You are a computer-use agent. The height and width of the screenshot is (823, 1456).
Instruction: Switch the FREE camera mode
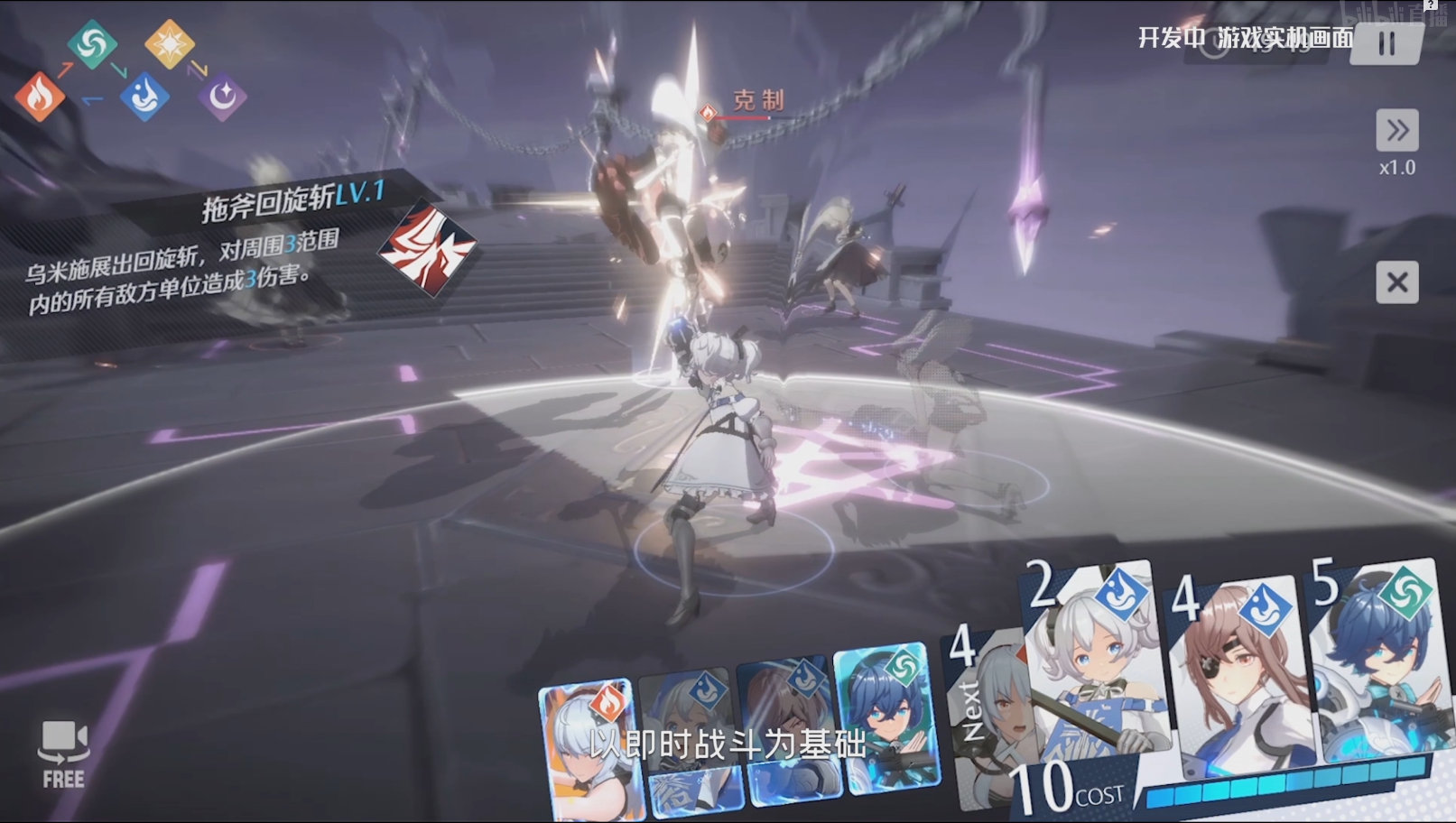point(63,754)
